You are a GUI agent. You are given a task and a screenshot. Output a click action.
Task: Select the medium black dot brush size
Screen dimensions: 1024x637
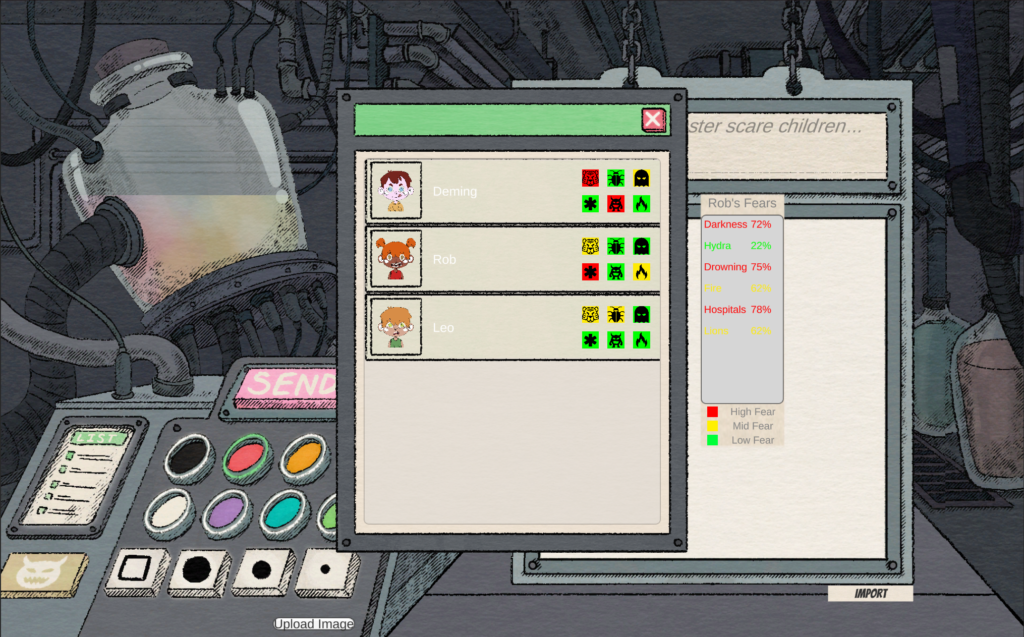coord(262,570)
